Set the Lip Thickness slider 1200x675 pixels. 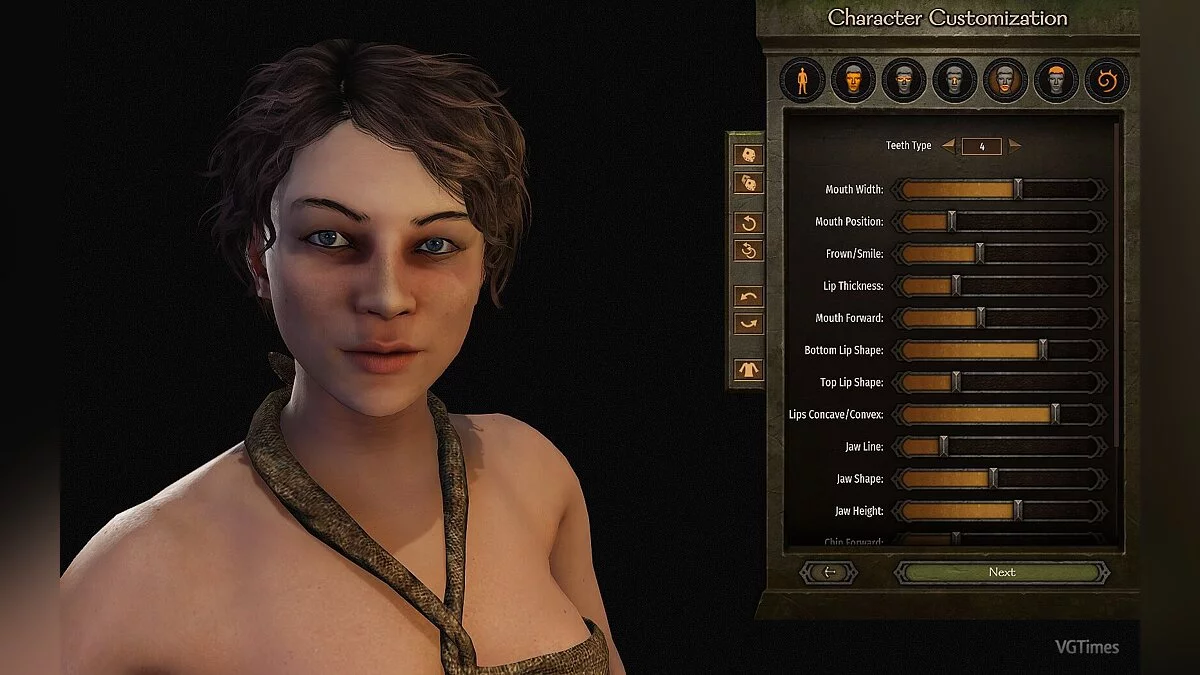[x=956, y=286]
